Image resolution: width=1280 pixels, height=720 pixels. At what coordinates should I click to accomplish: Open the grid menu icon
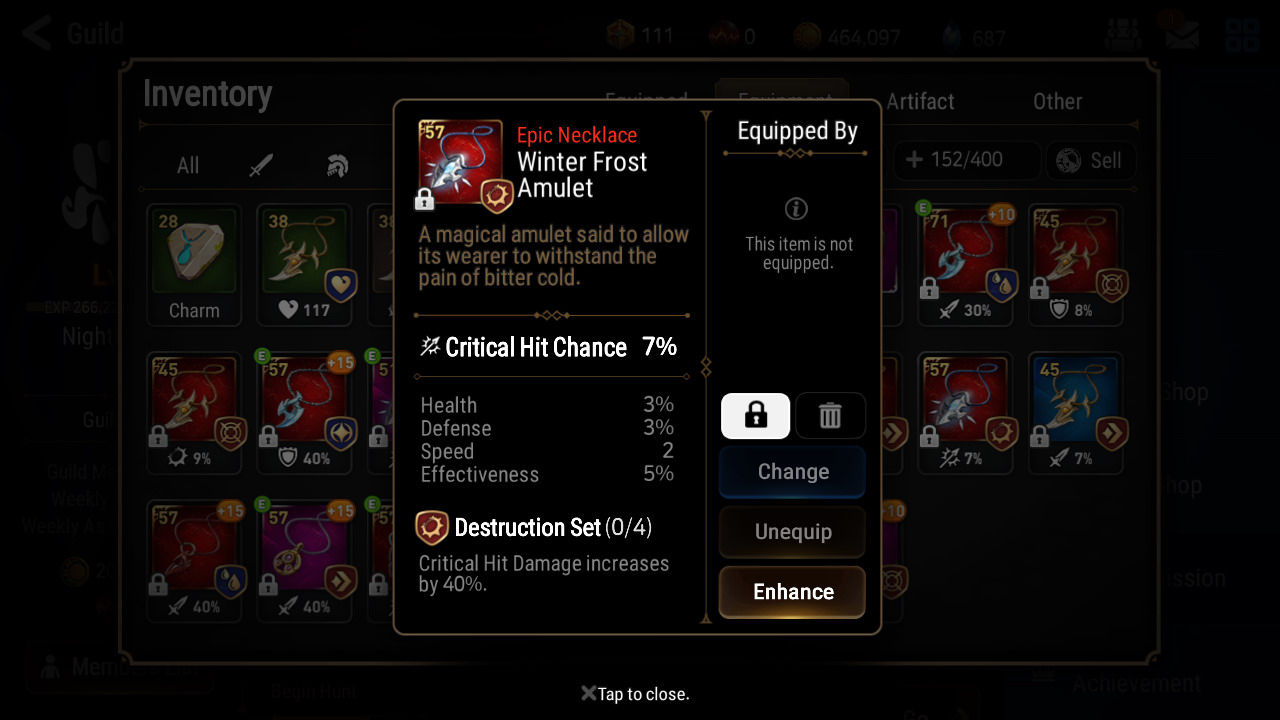click(1242, 36)
